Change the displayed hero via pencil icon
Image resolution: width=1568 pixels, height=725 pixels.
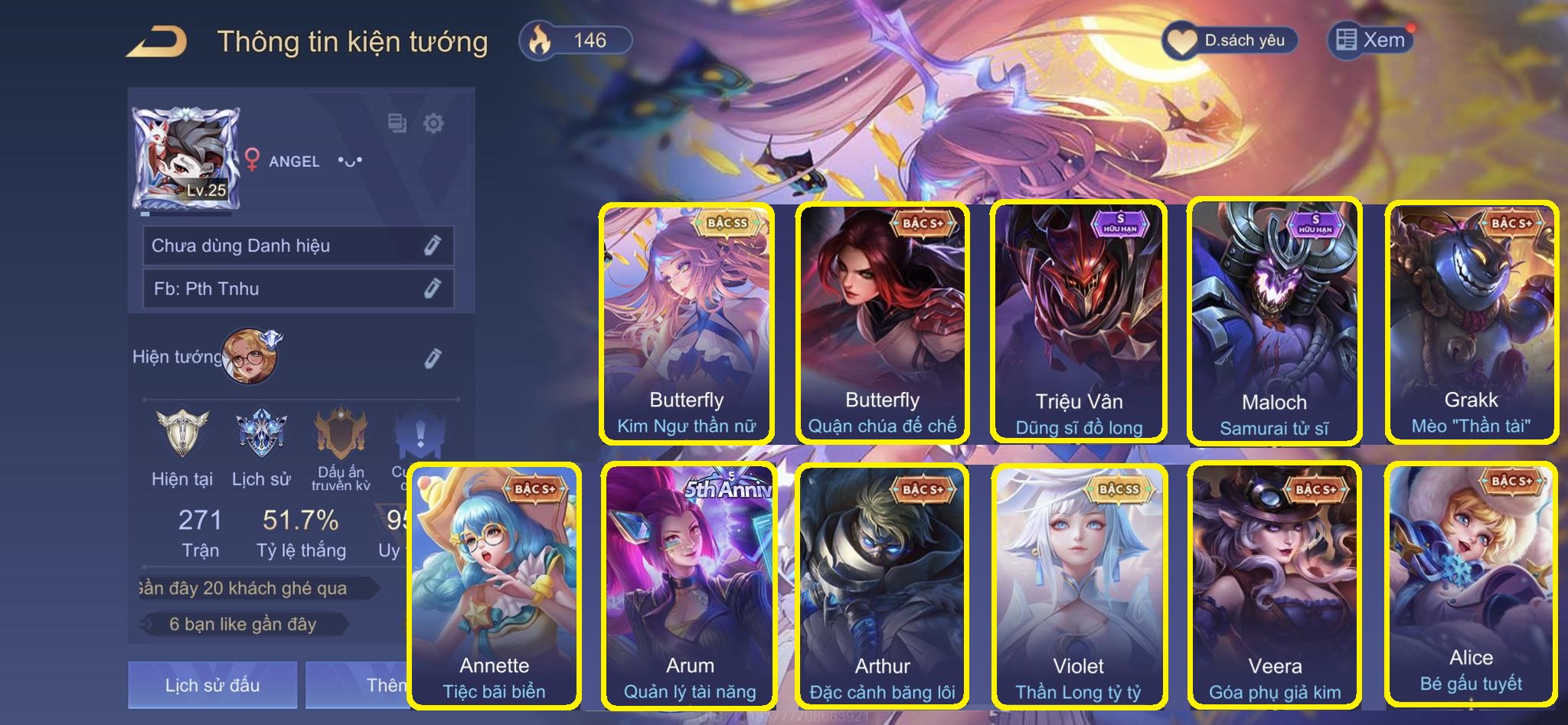point(433,358)
